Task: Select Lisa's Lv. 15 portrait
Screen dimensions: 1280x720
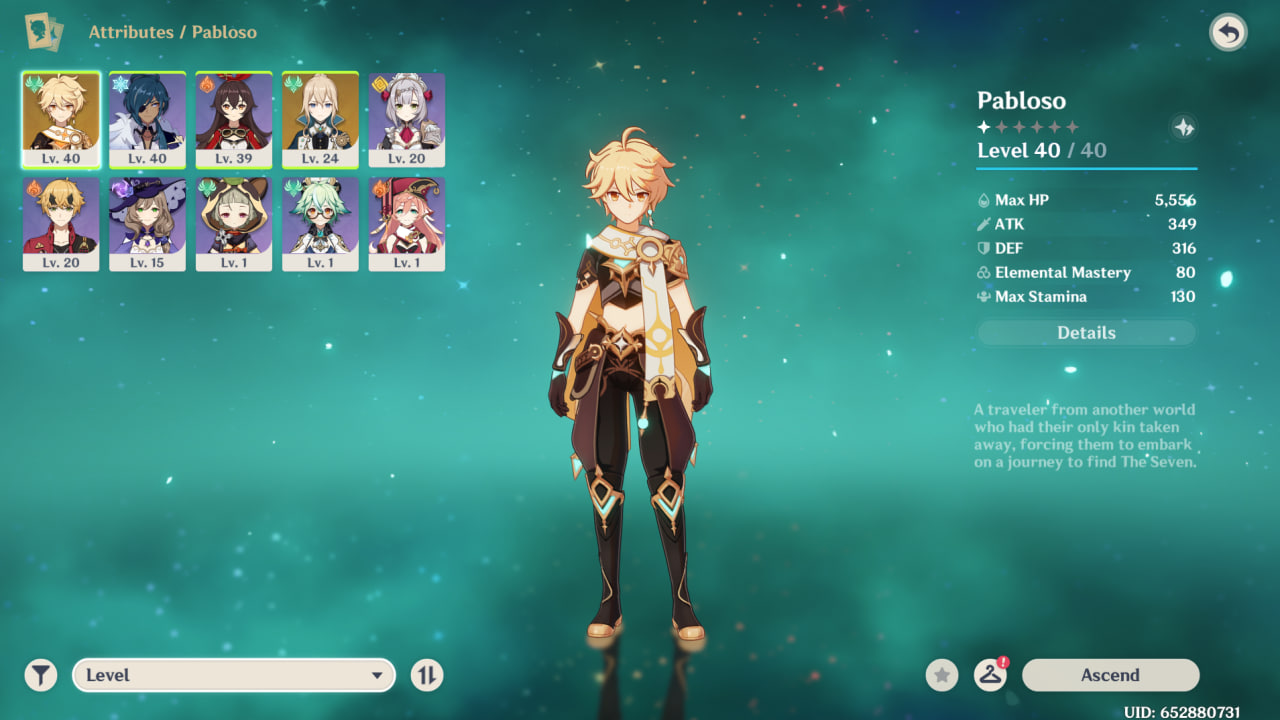Action: point(147,223)
